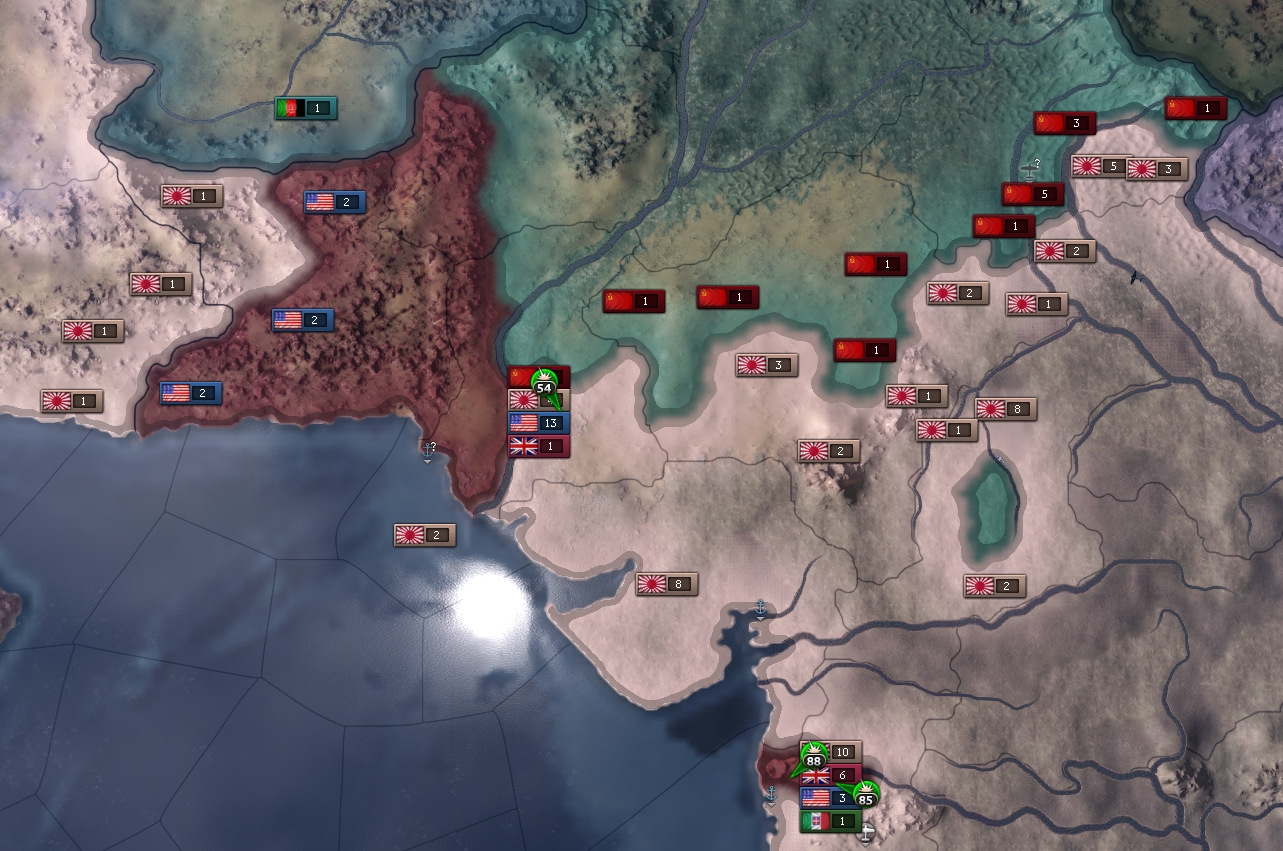The image size is (1283, 851).
Task: Select the airplane icon near the Italian division
Action: coord(865,832)
